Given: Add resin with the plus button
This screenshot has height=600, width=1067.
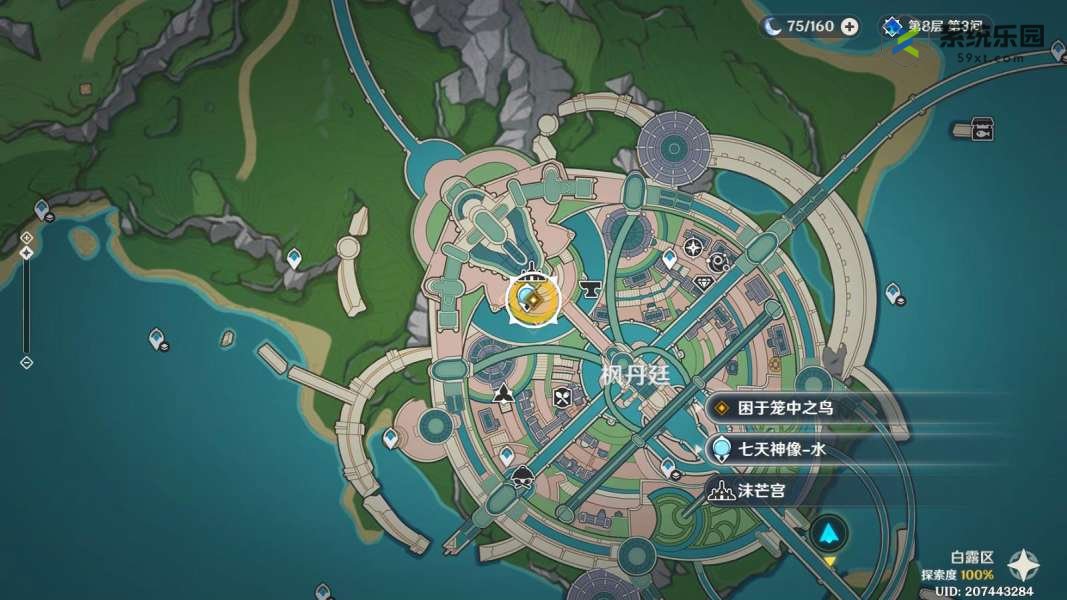Looking at the screenshot, I should [x=849, y=27].
